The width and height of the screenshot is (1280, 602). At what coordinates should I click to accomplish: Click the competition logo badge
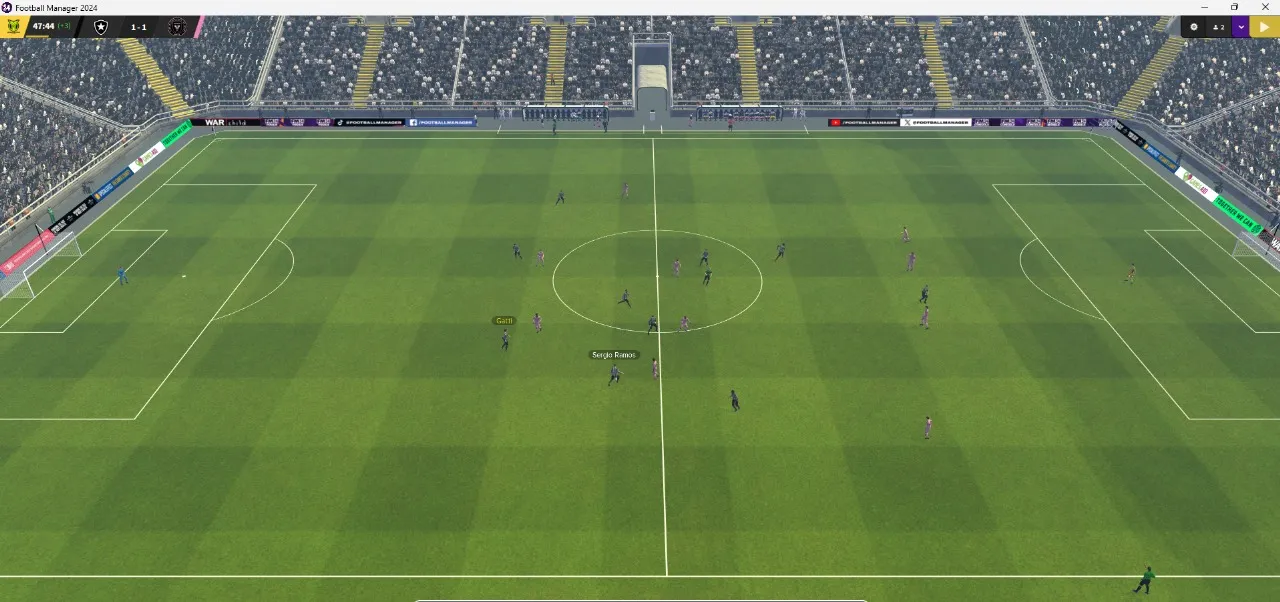click(13, 27)
